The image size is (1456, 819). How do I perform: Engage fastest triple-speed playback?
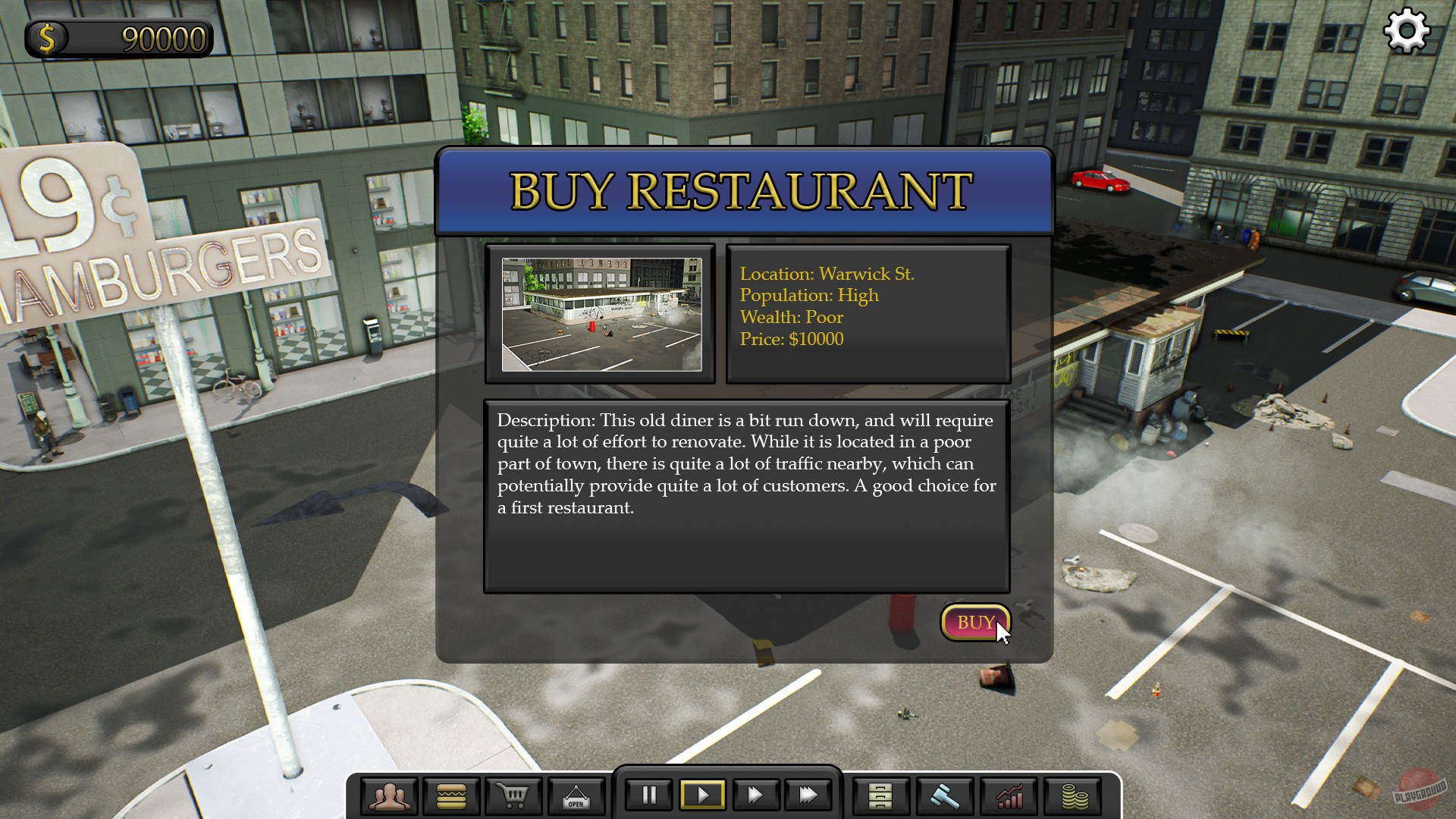tap(808, 795)
